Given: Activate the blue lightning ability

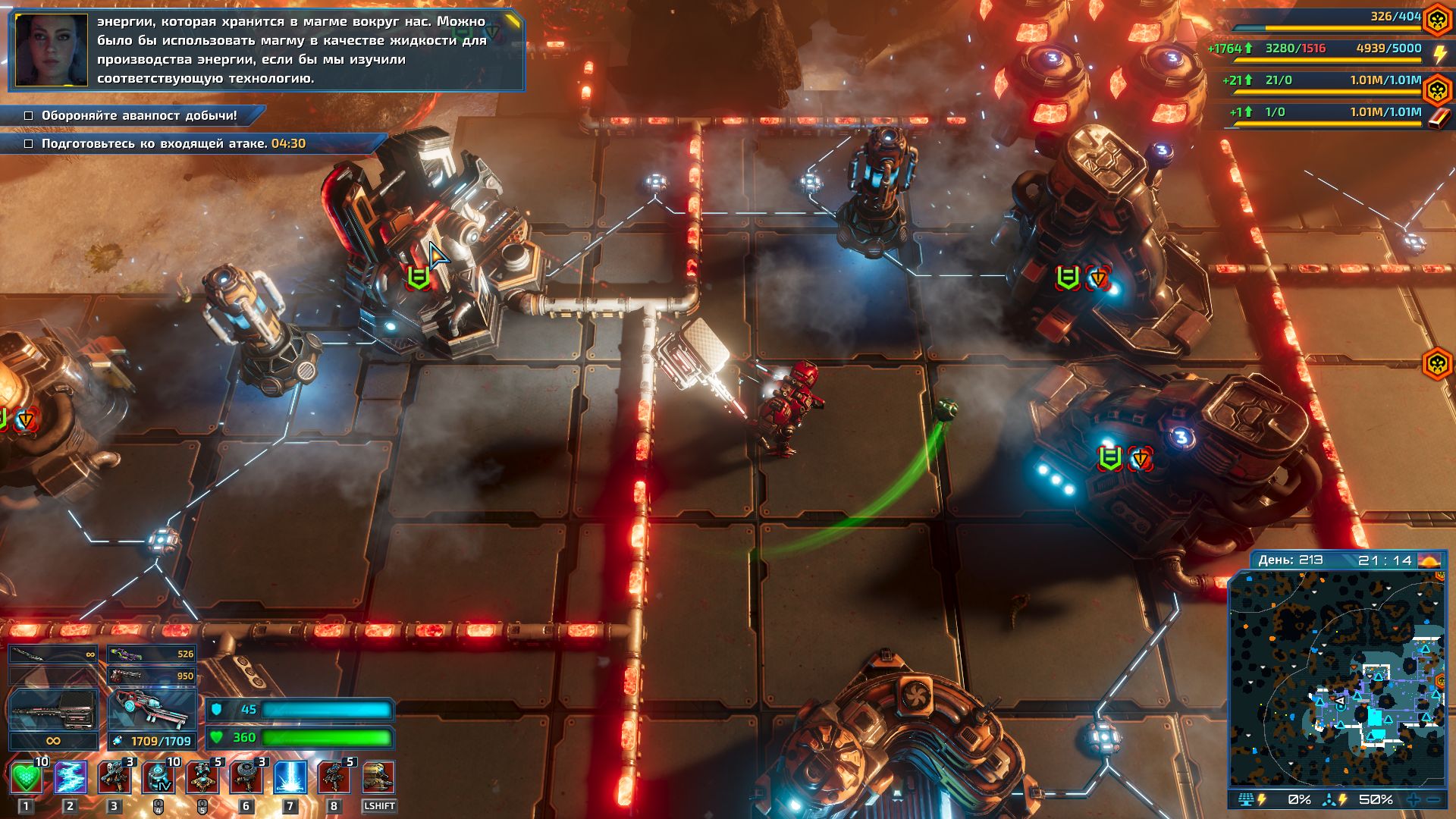Looking at the screenshot, I should click(x=71, y=777).
